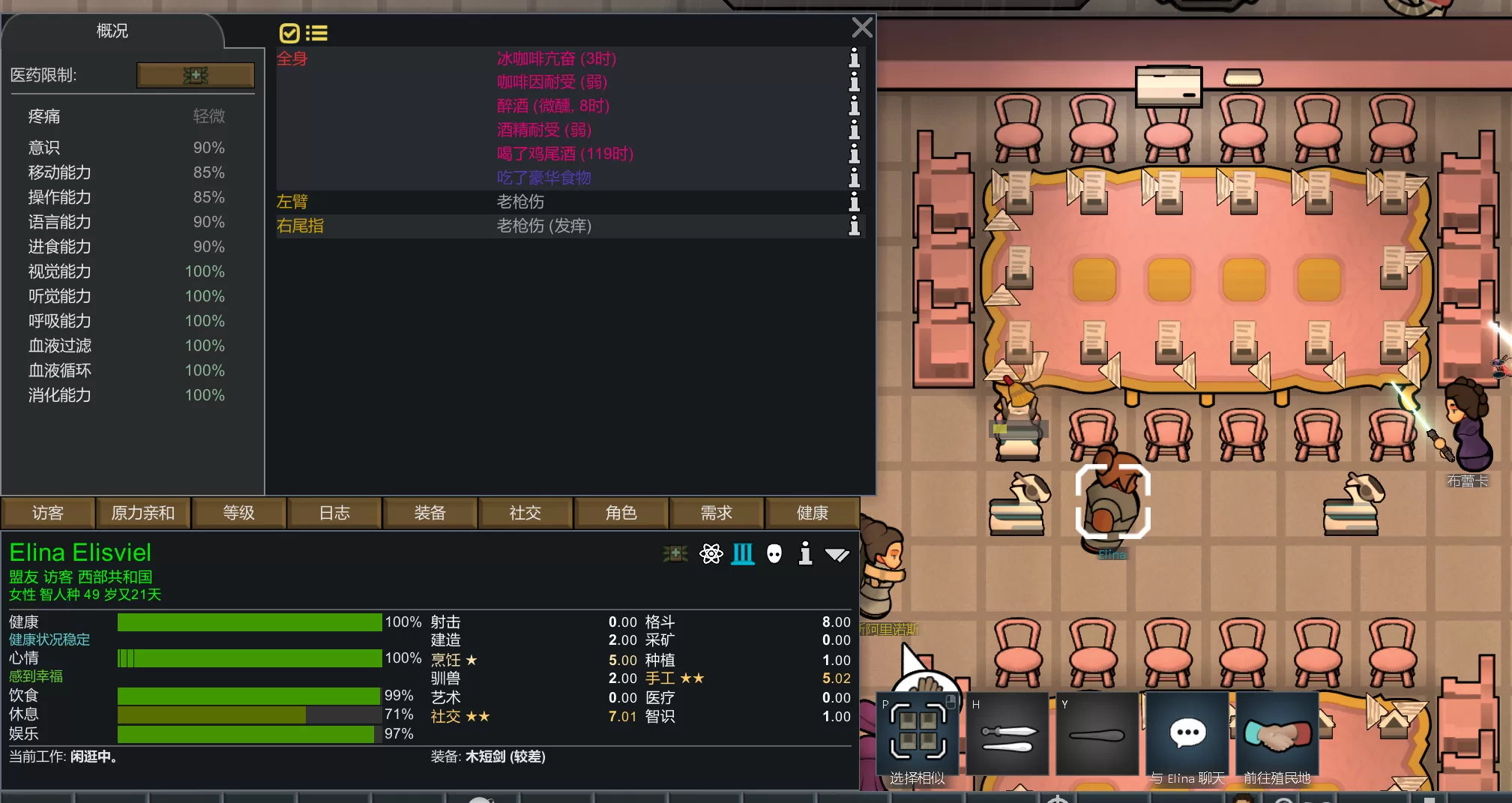Switch to the 角色 character tab
The width and height of the screenshot is (1512, 803).
point(621,513)
